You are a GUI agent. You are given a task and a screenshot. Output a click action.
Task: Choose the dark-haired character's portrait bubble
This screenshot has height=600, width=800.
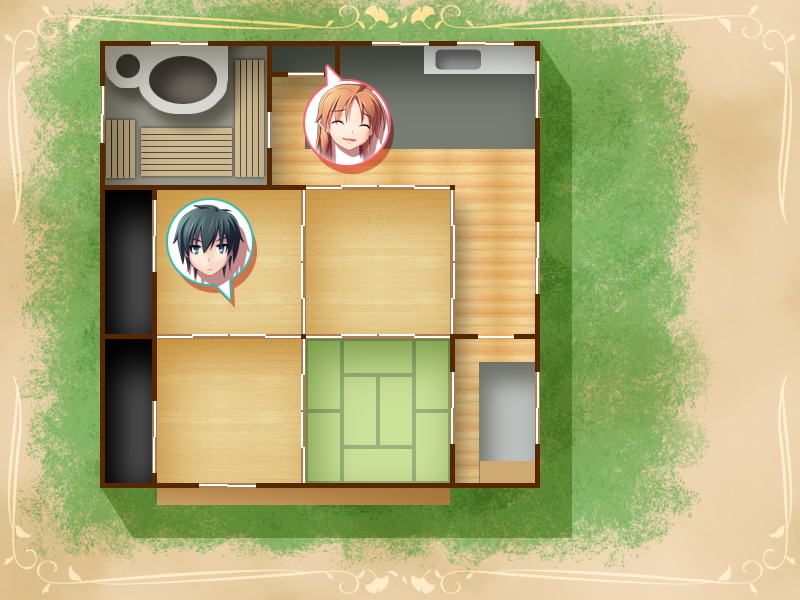click(x=210, y=243)
